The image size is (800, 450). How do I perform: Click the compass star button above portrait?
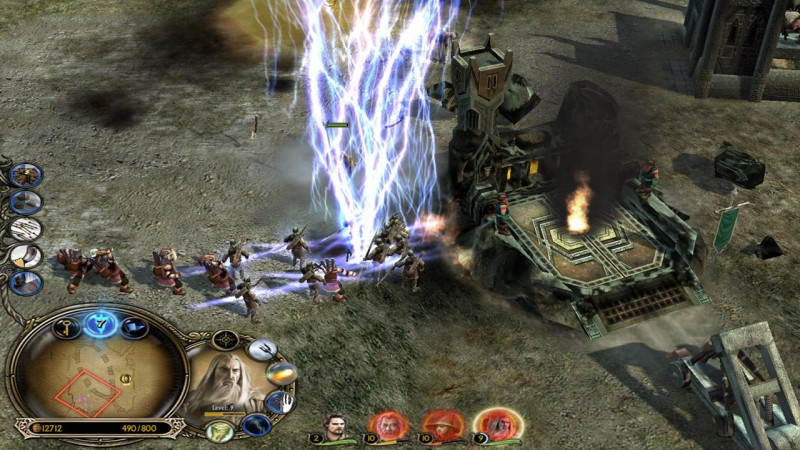225,340
